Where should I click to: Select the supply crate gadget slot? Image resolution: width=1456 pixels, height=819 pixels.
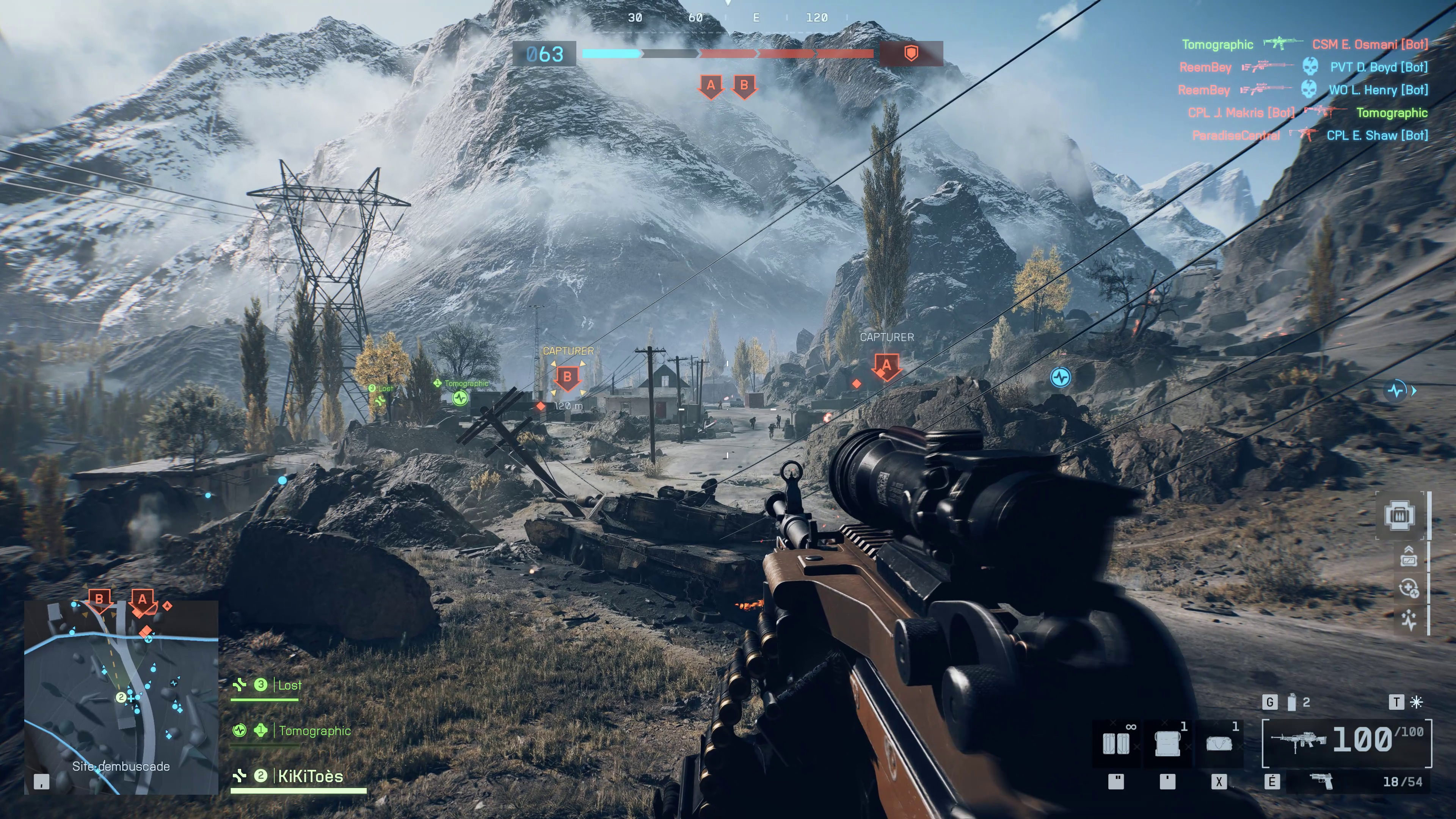pos(1167,743)
